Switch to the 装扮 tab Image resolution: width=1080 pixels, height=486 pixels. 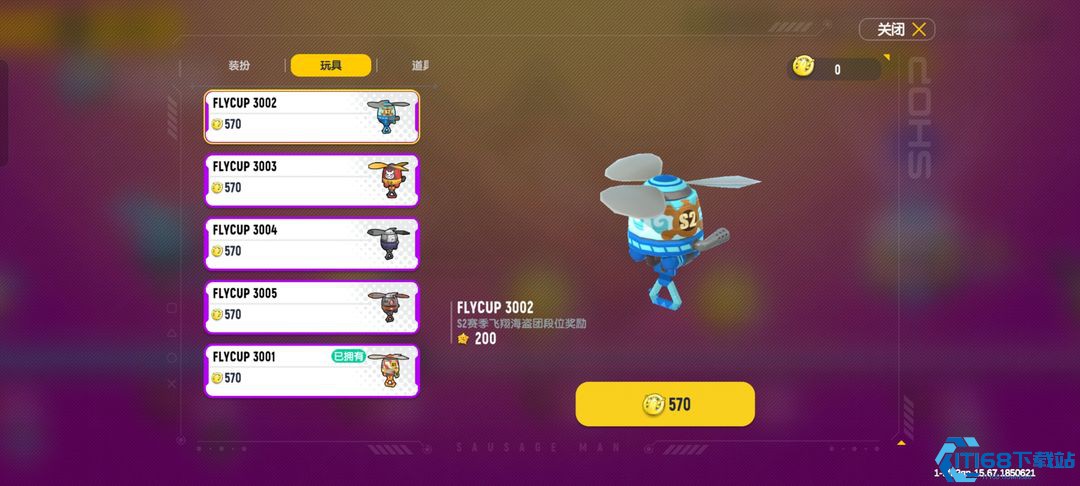click(x=239, y=66)
